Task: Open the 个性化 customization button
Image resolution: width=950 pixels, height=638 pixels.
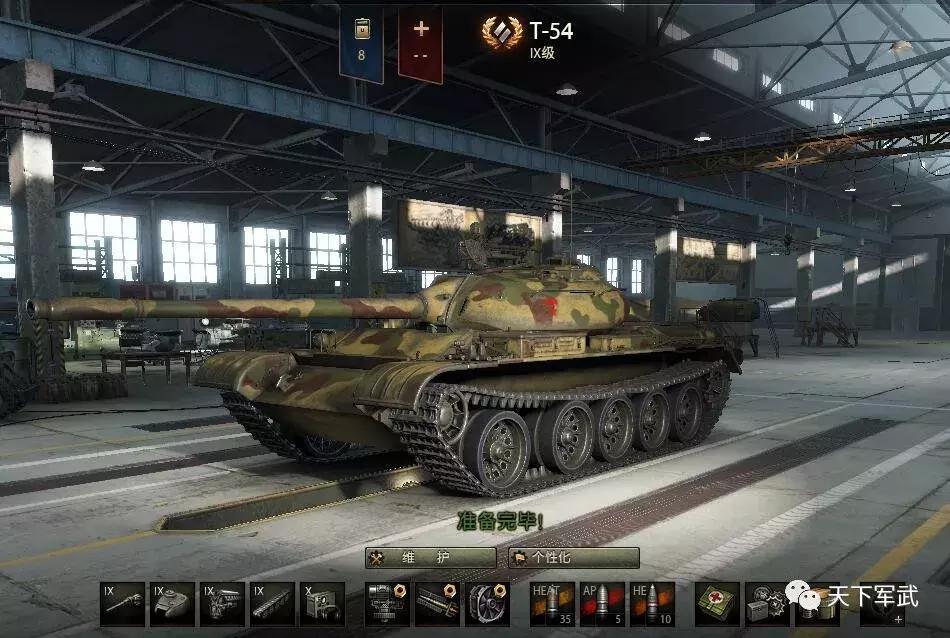Action: pos(573,558)
